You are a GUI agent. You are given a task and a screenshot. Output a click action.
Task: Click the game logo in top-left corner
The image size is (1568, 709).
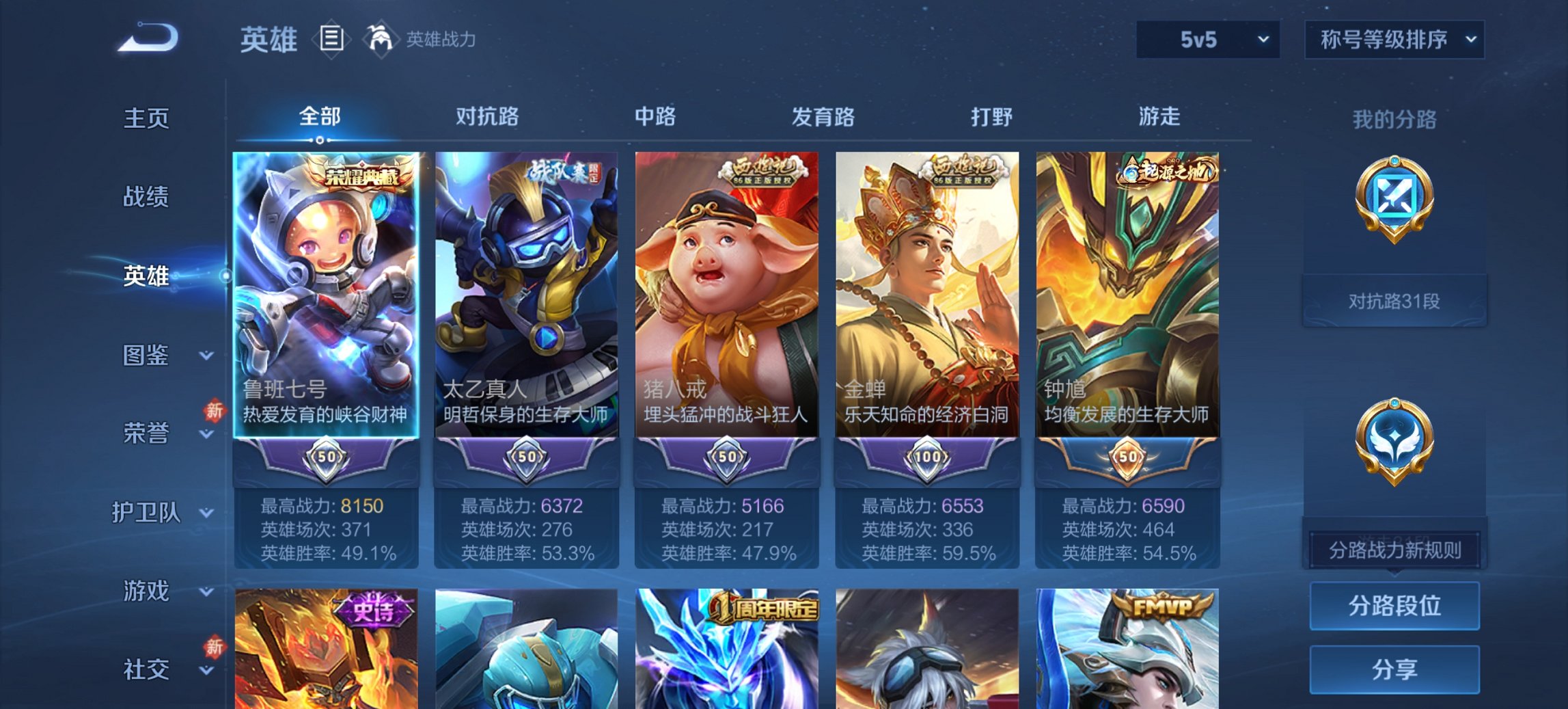(143, 38)
